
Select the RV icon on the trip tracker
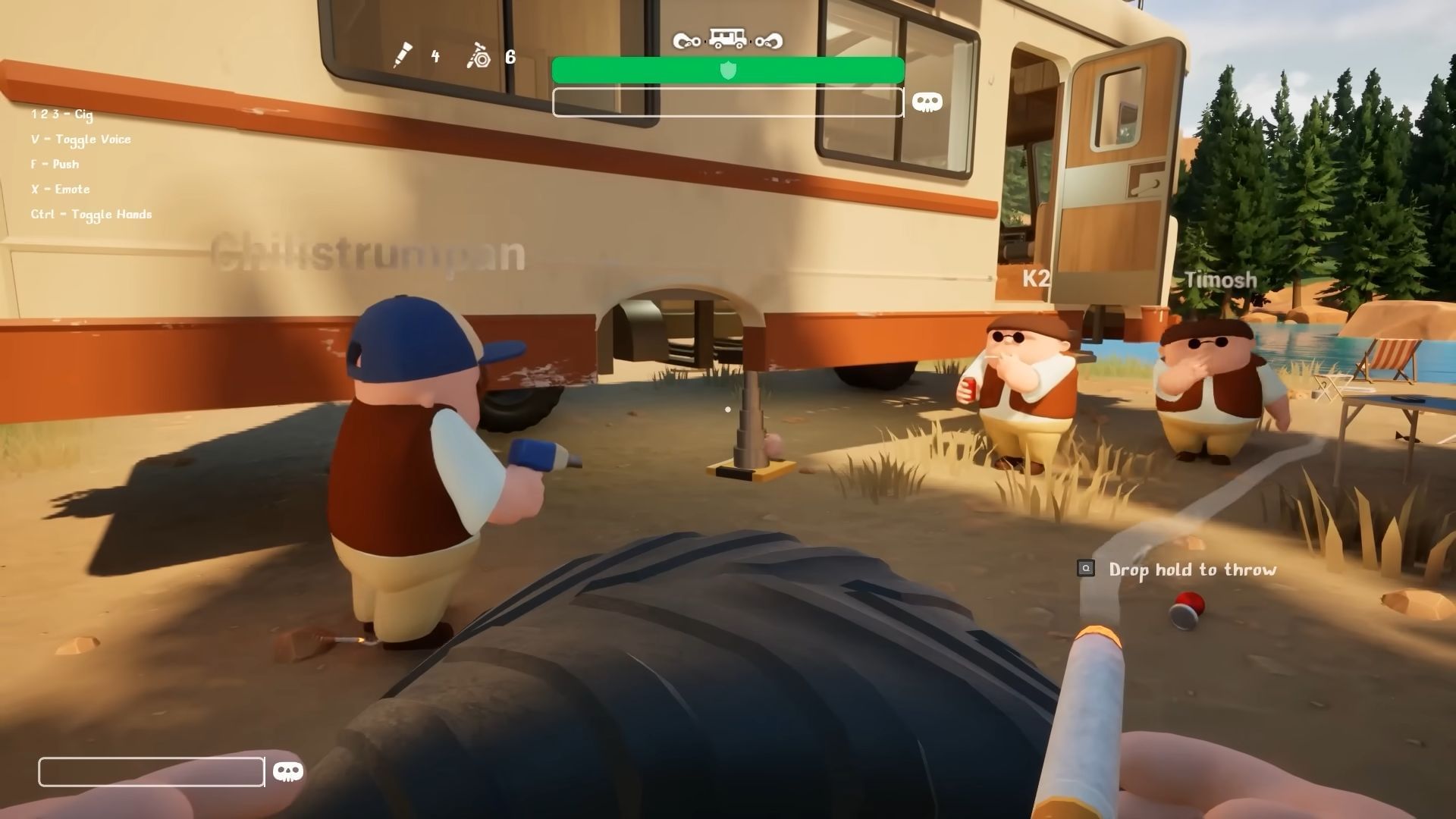(726, 38)
